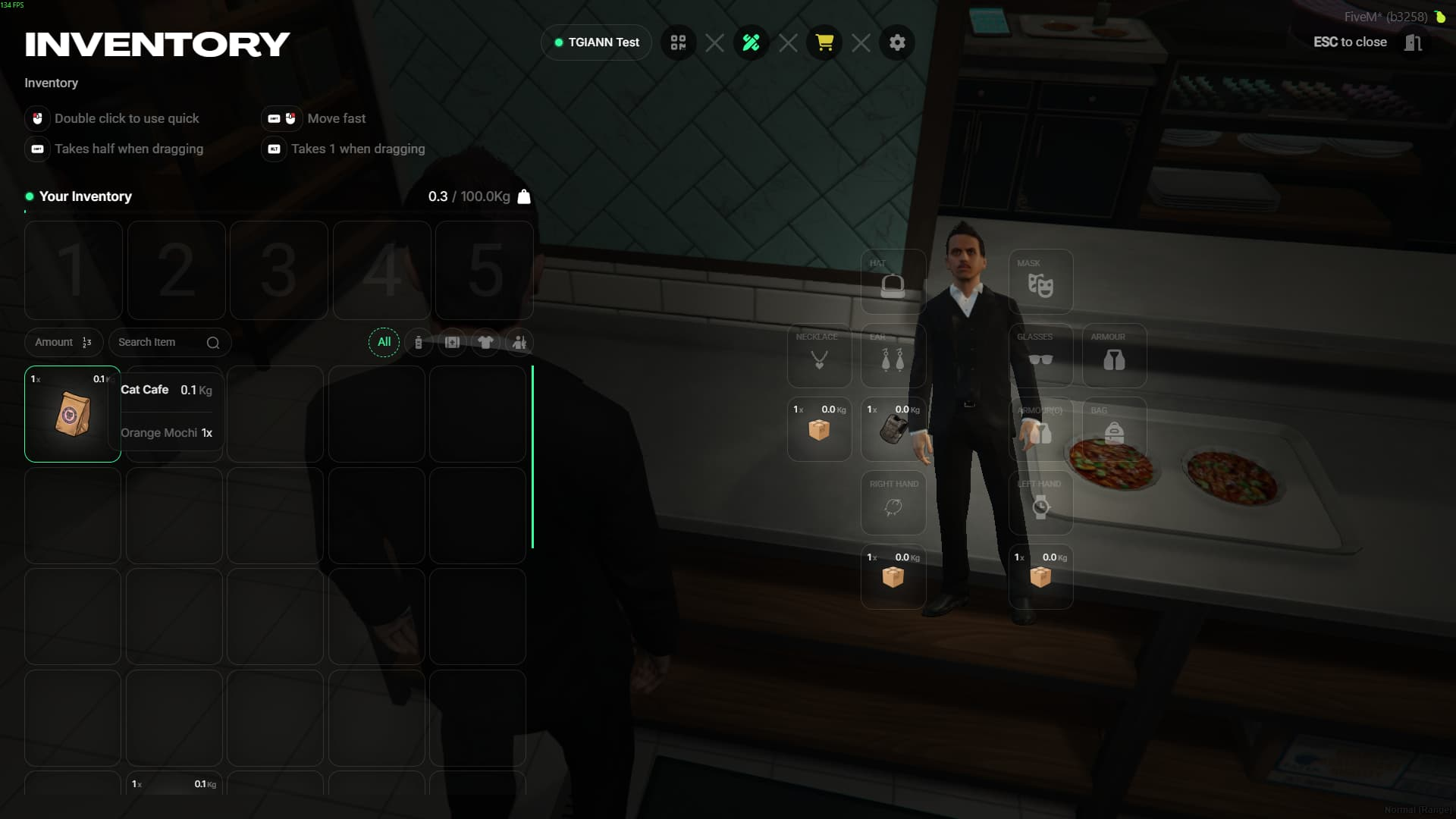Select the Bag equipment slot
1456x819 pixels.
1114,429
